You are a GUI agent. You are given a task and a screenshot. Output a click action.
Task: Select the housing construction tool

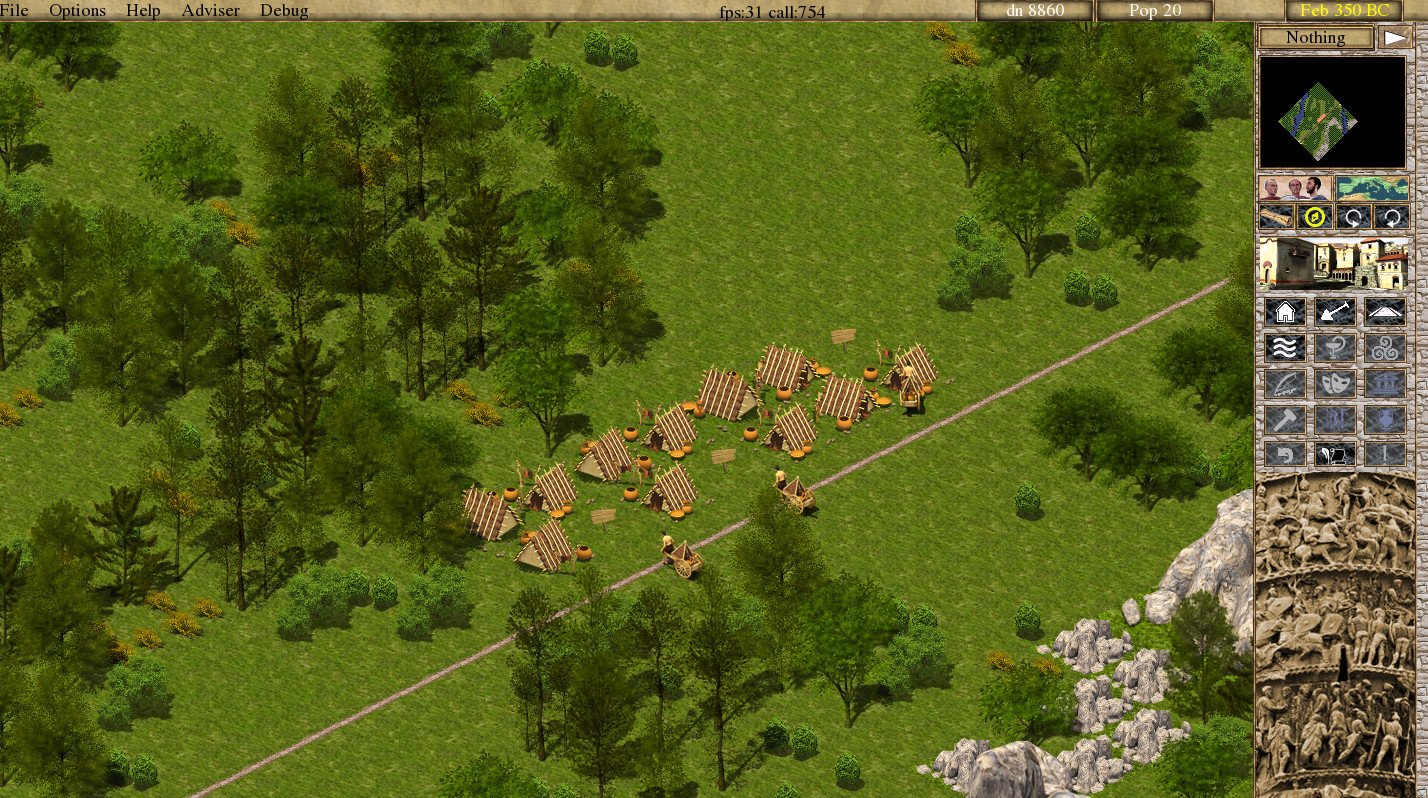1285,311
